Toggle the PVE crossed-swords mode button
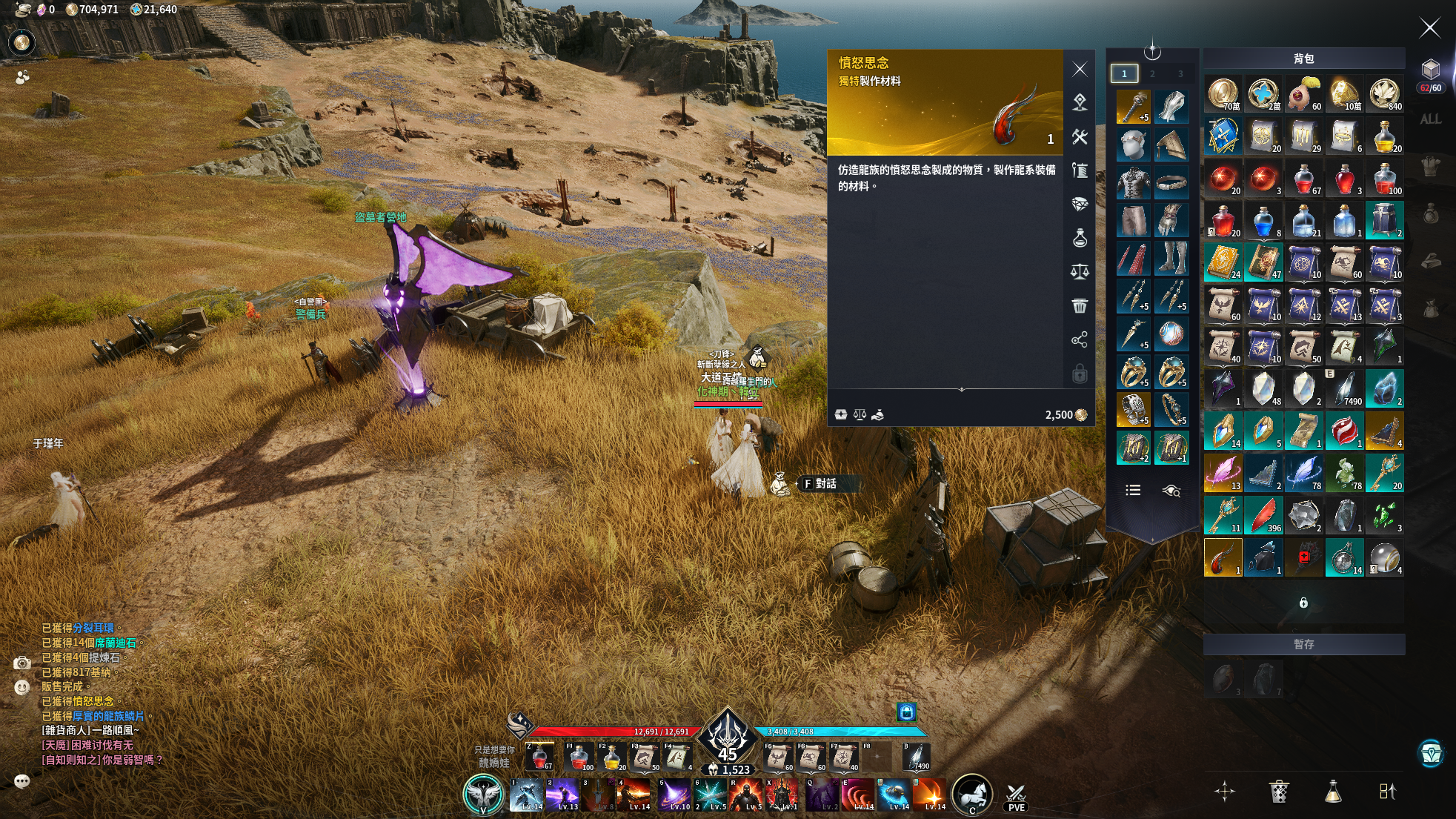 [1017, 797]
